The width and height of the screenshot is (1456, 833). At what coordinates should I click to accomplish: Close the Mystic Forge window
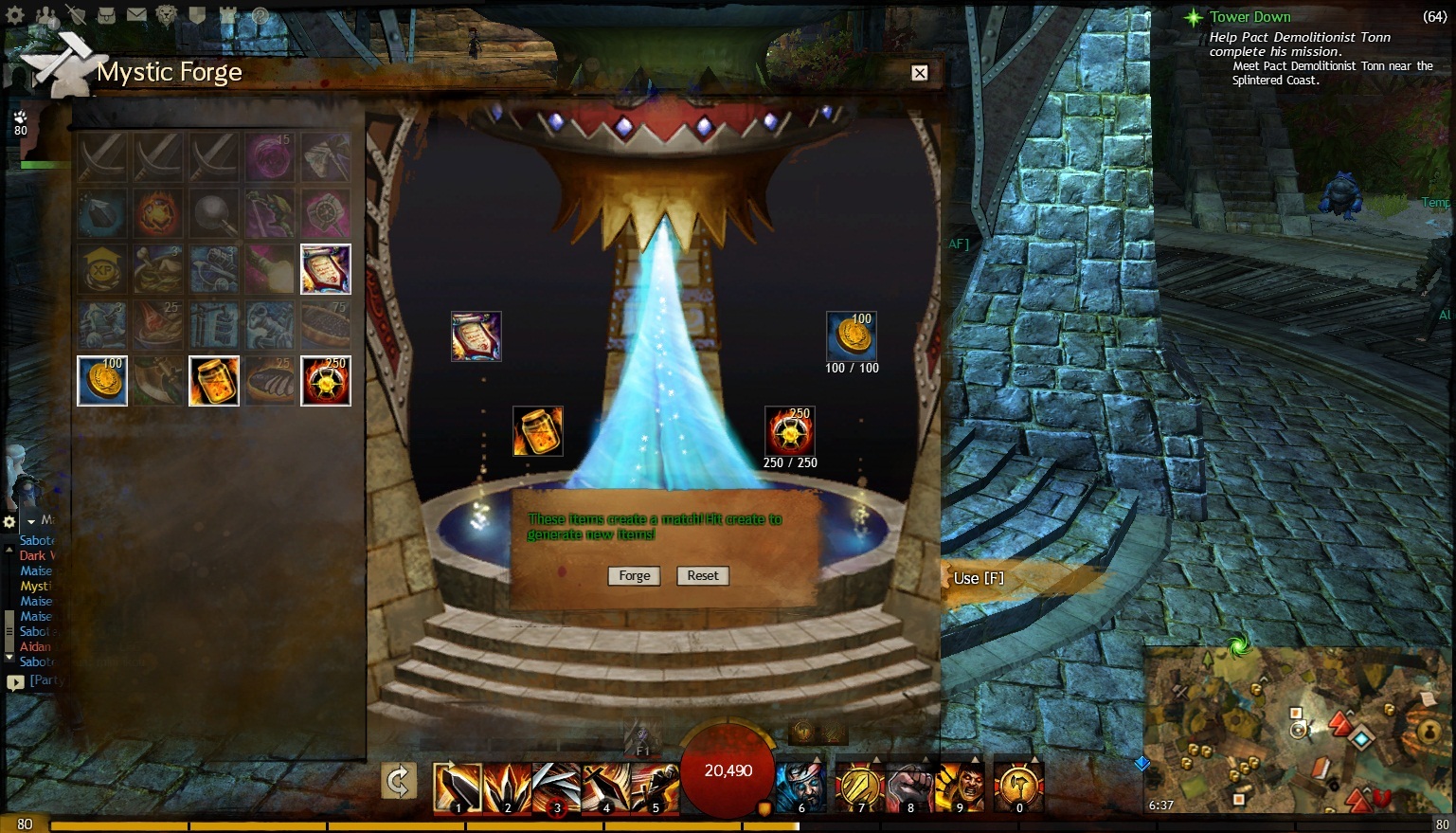tap(919, 73)
